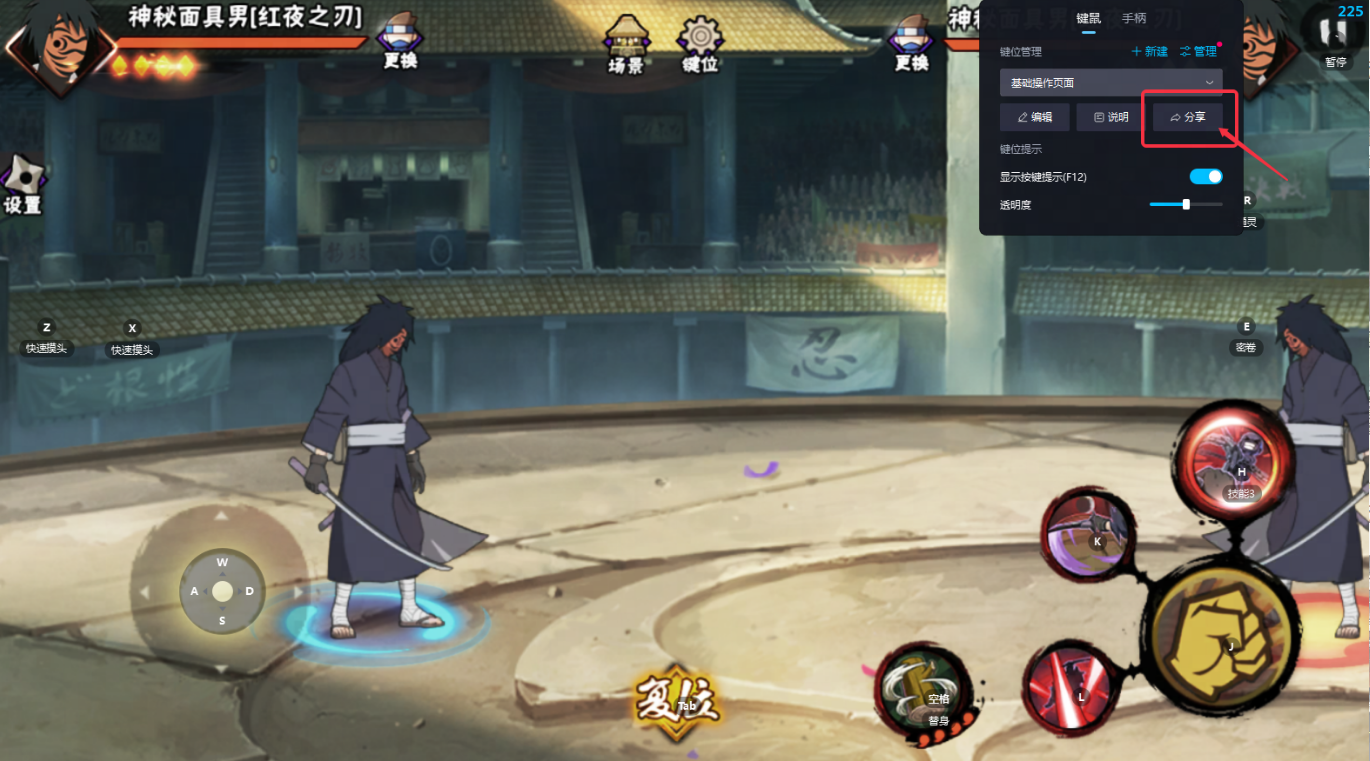The image size is (1370, 761).
Task: Open the 设置 shuriken settings menu
Action: pyautogui.click(x=22, y=184)
